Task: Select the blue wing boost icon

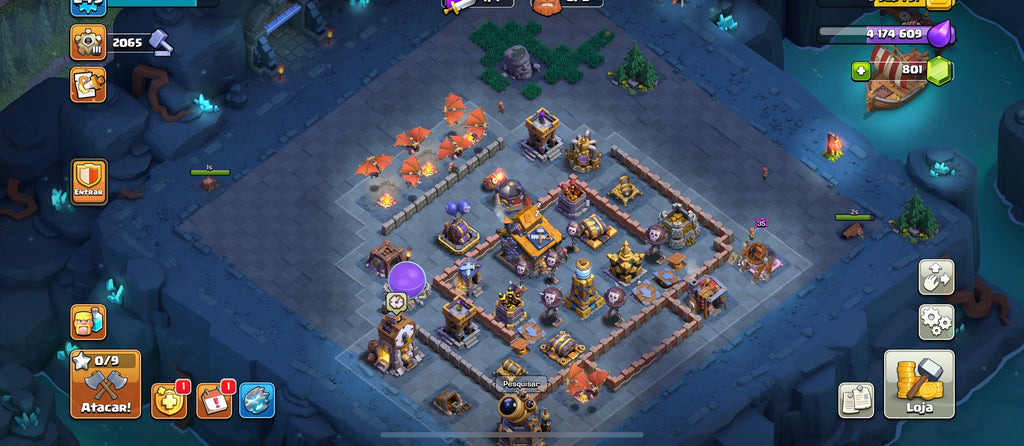Action: pyautogui.click(x=257, y=400)
